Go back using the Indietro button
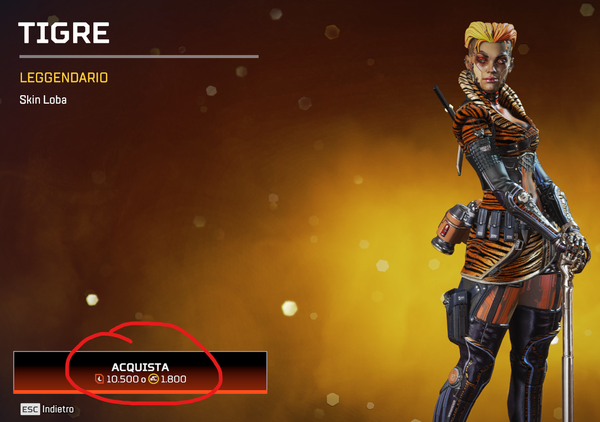This screenshot has height=422, width=600. pyautogui.click(x=48, y=409)
